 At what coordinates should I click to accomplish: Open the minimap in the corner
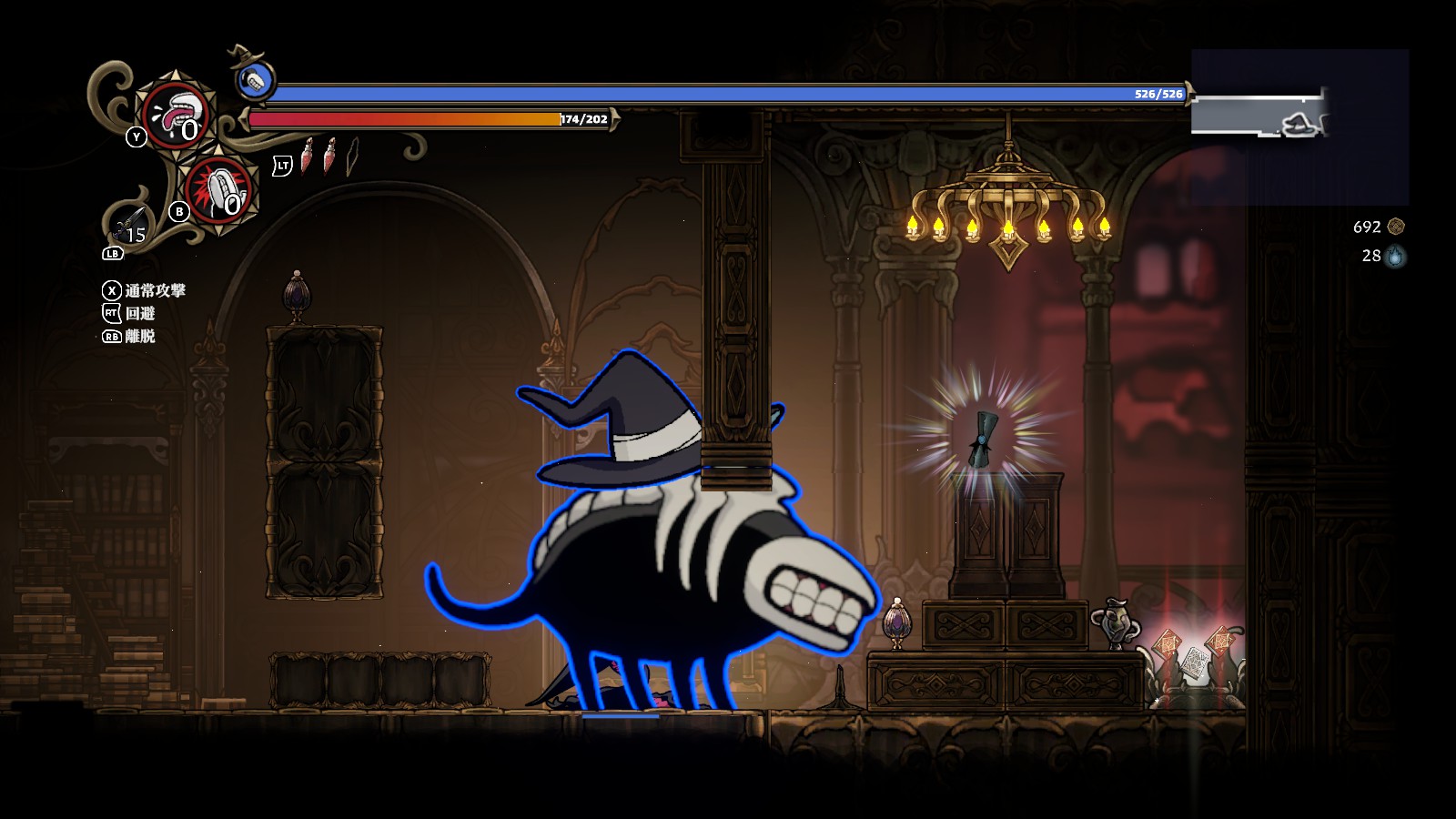point(1299,126)
